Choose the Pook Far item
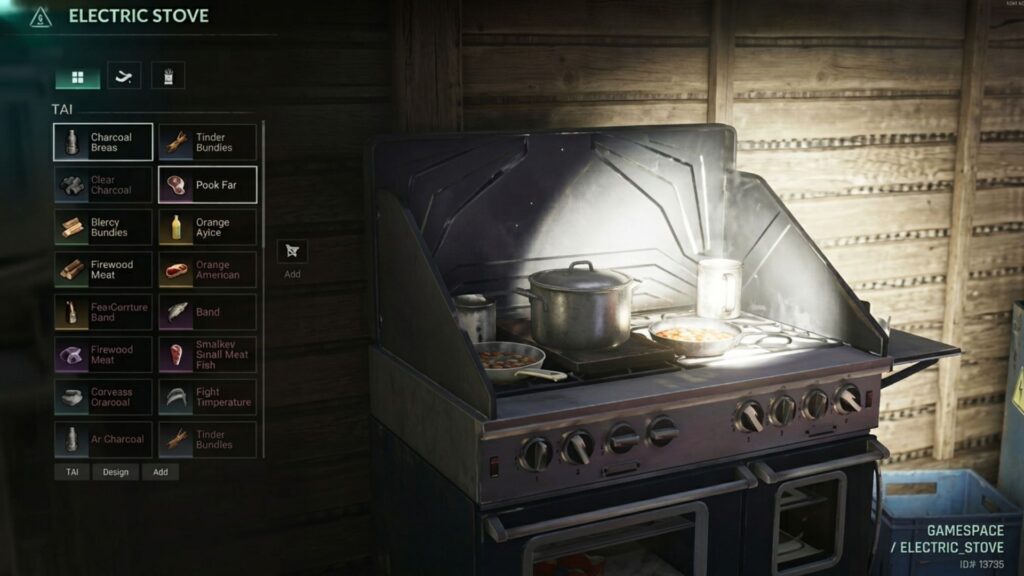 pos(207,185)
